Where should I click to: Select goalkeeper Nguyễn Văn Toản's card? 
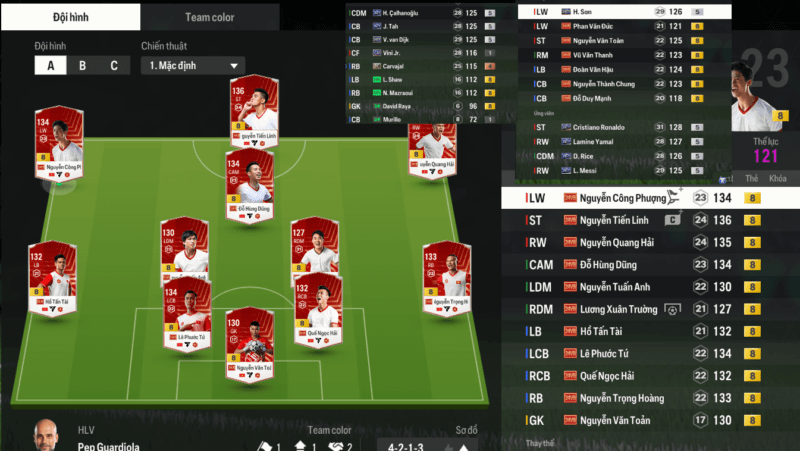click(249, 345)
